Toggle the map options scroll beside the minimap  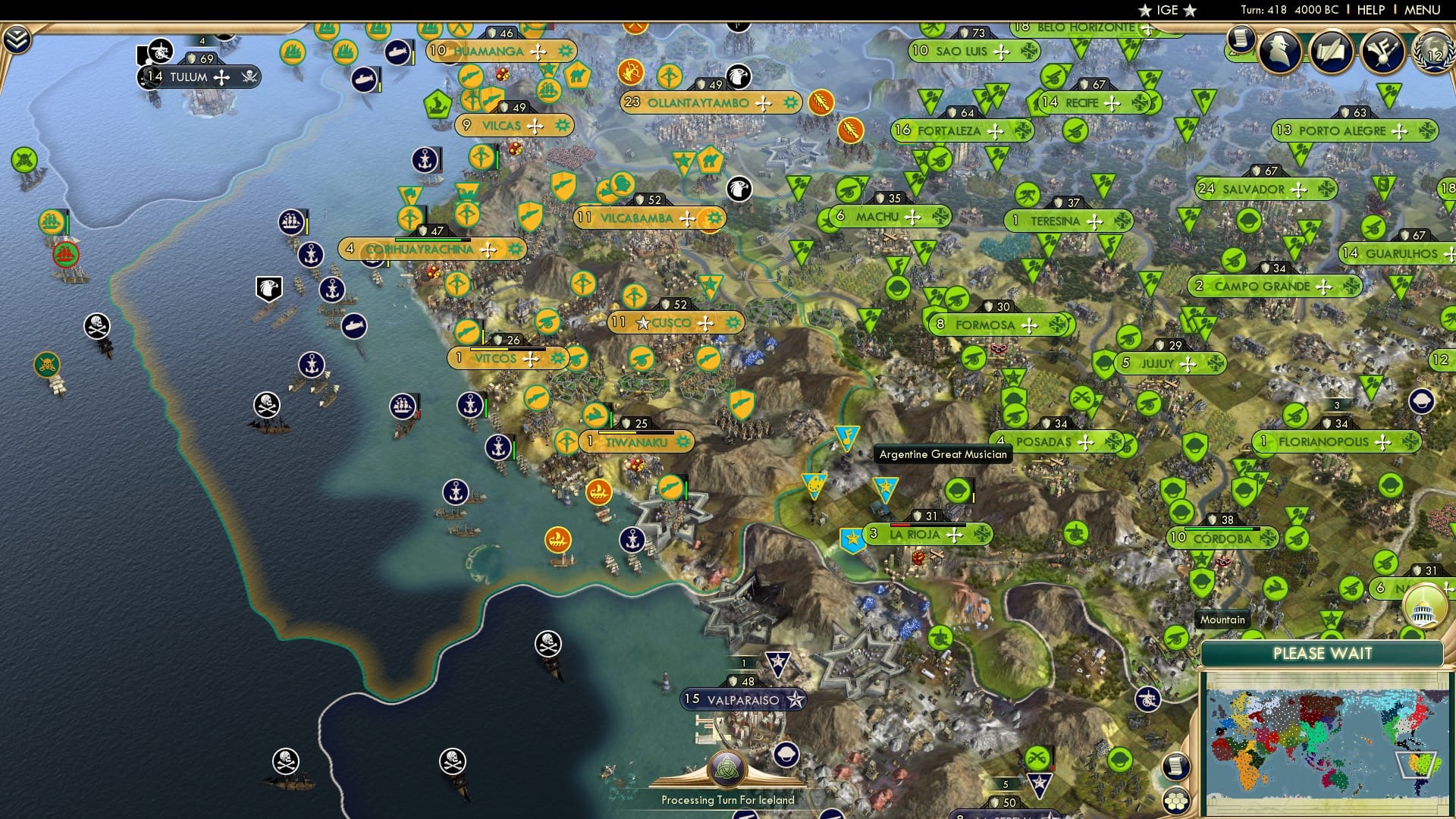[1177, 767]
